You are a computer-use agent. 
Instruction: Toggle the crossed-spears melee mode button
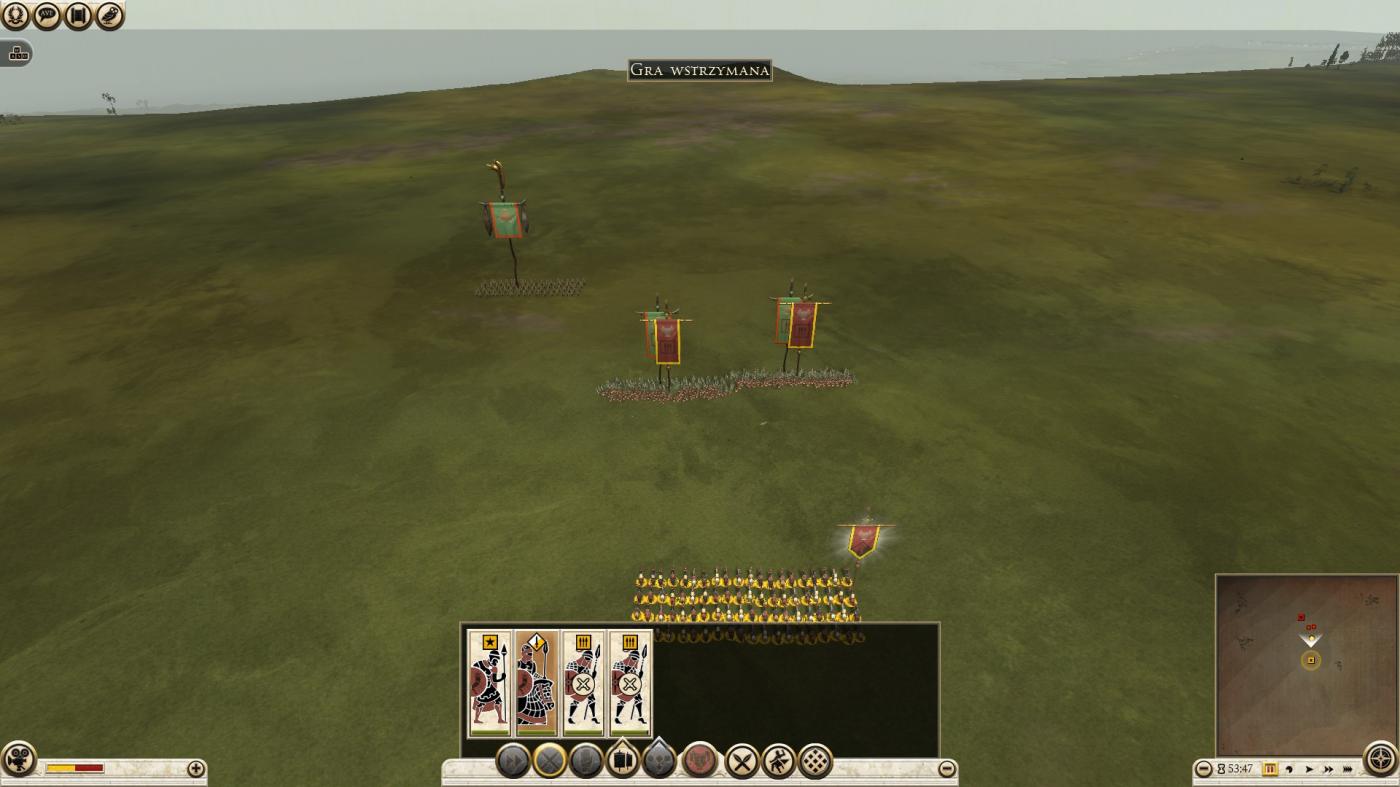point(742,762)
